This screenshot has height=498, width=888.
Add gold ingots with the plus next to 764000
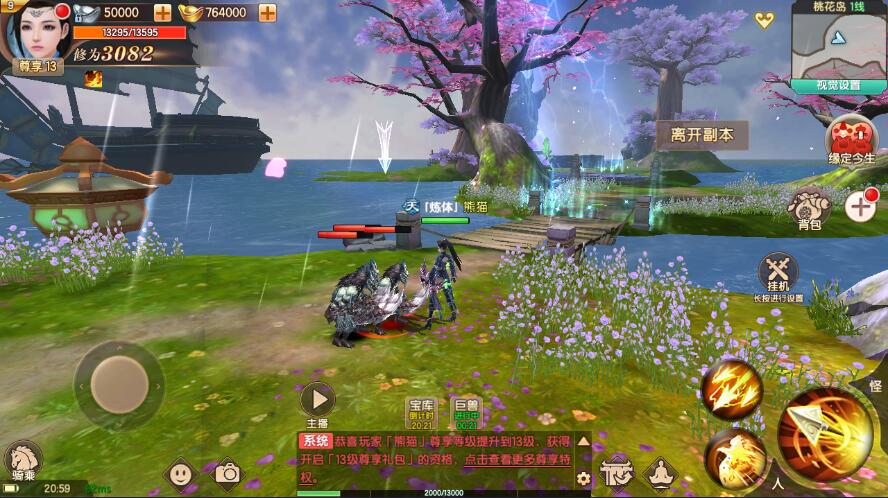point(267,13)
